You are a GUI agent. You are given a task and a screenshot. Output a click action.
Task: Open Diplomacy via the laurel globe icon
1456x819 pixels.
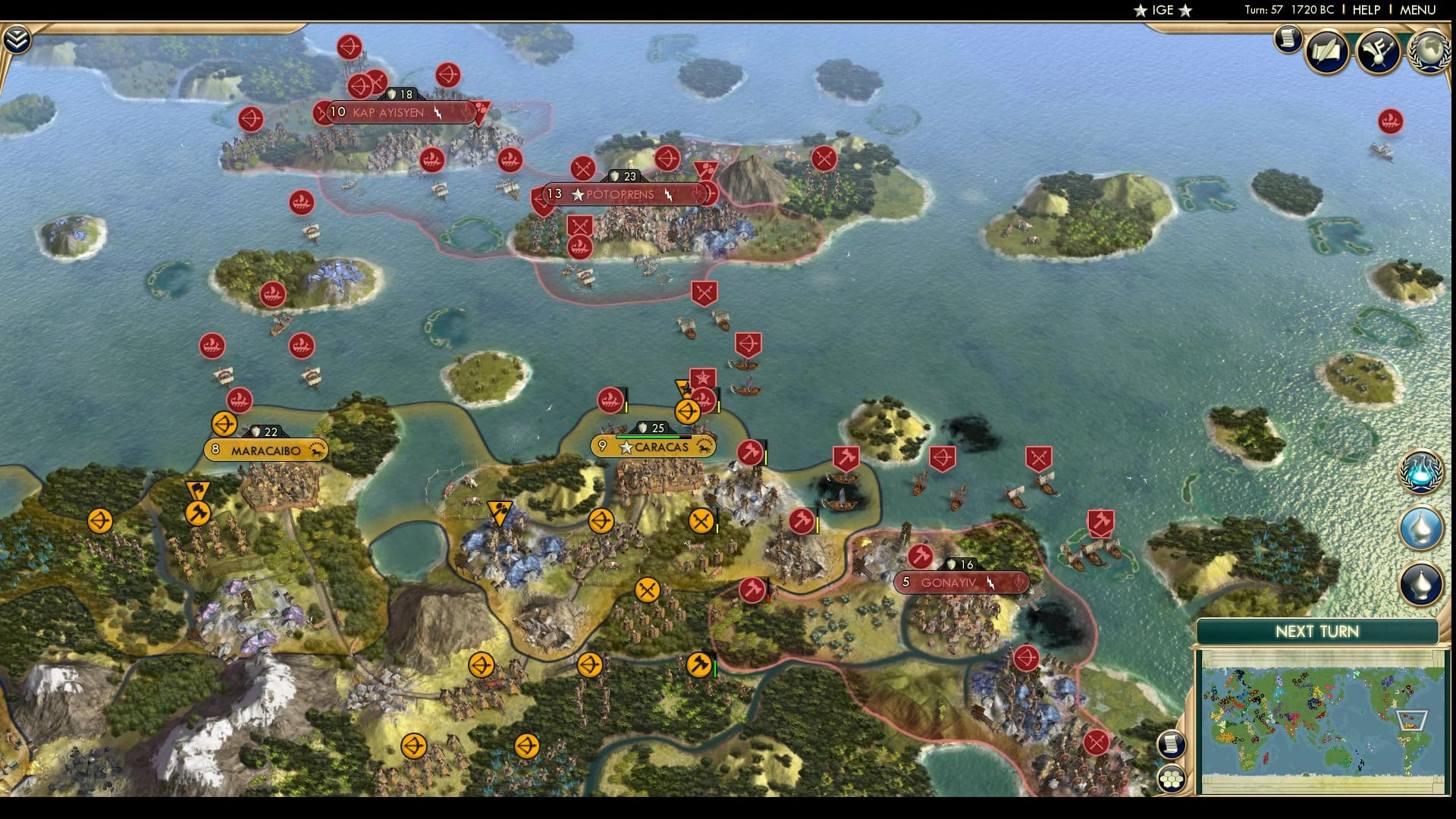coord(1429,52)
